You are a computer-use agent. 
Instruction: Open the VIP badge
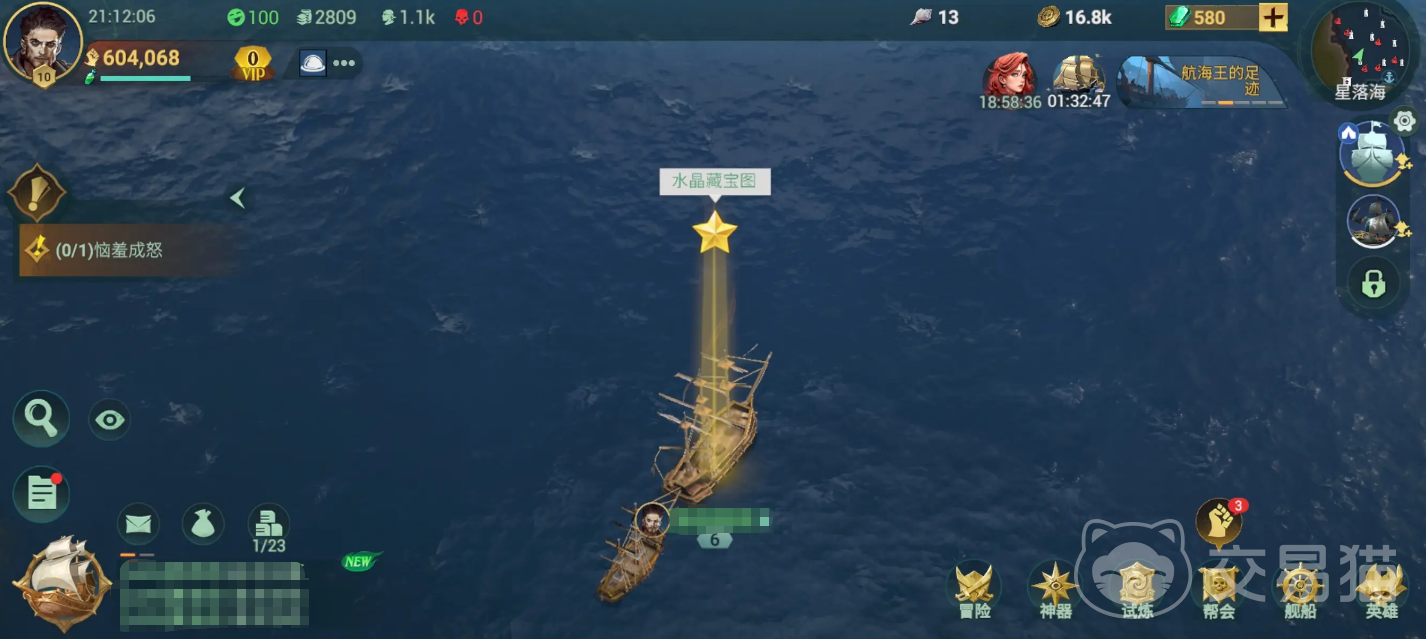(x=252, y=63)
